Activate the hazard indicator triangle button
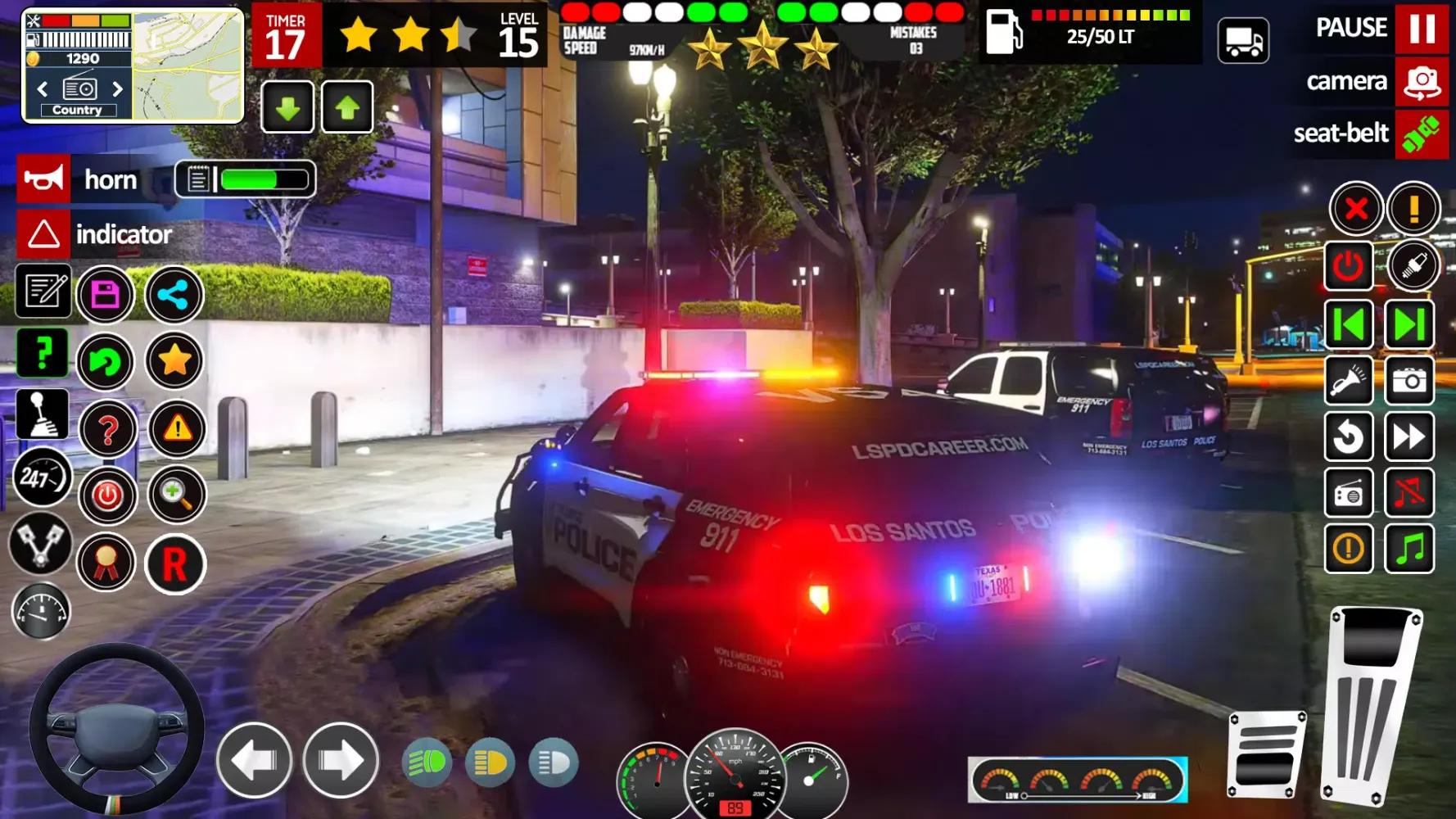 point(43,235)
